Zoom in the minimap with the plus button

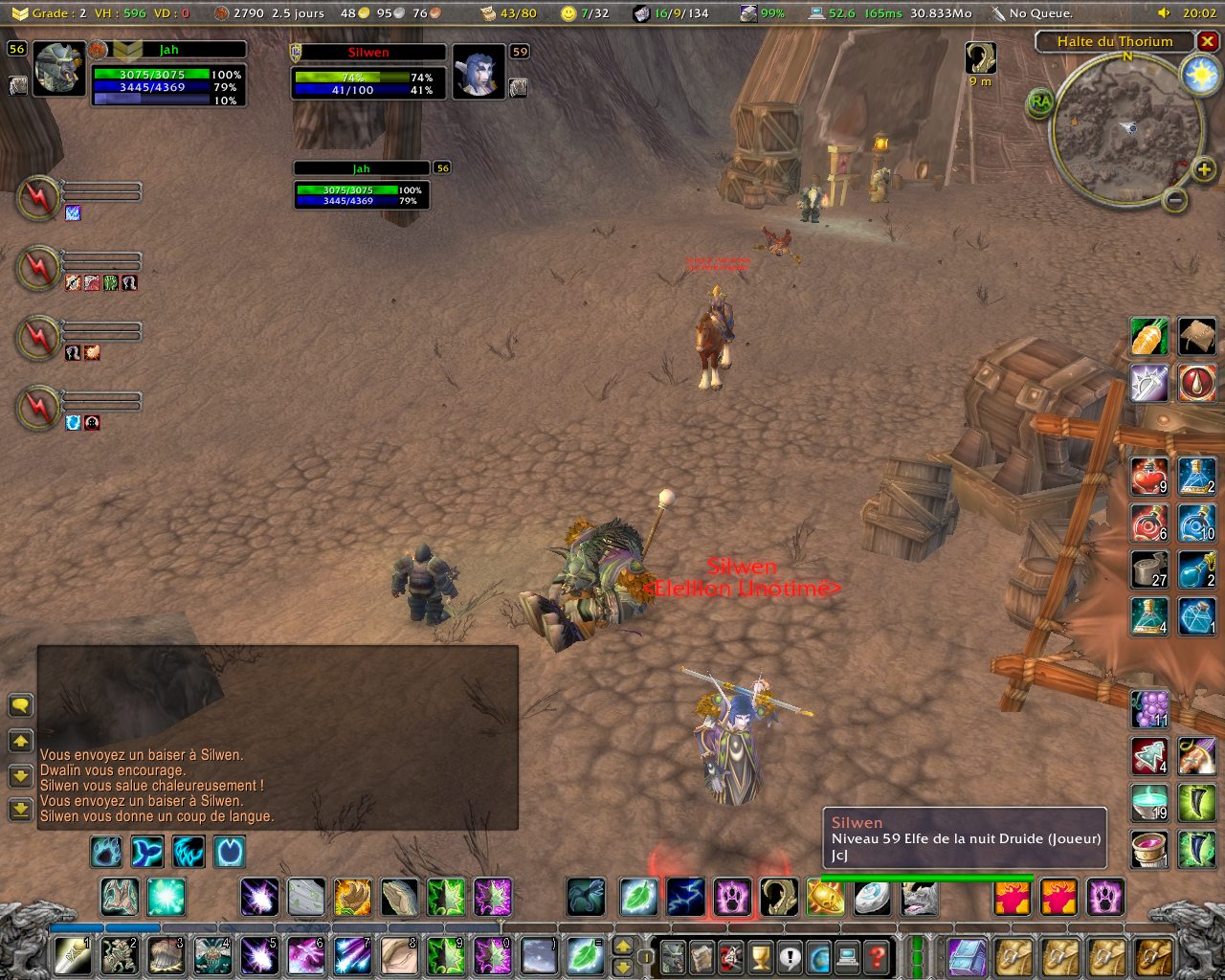(1203, 170)
